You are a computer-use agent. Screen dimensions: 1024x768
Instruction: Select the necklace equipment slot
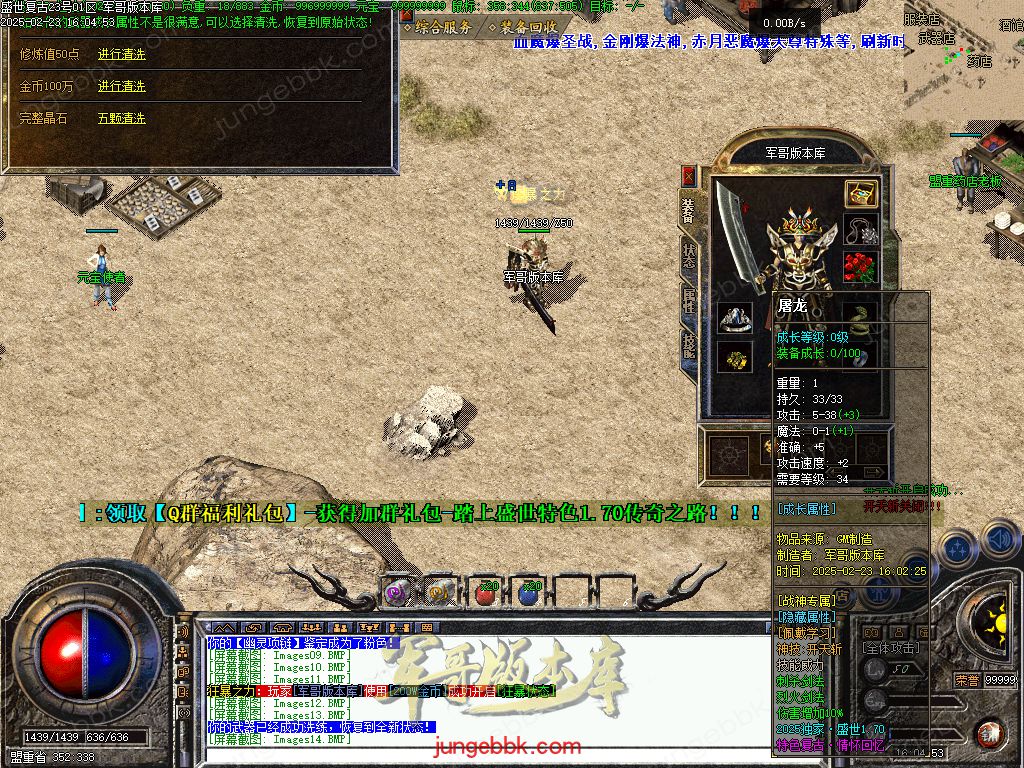[861, 231]
